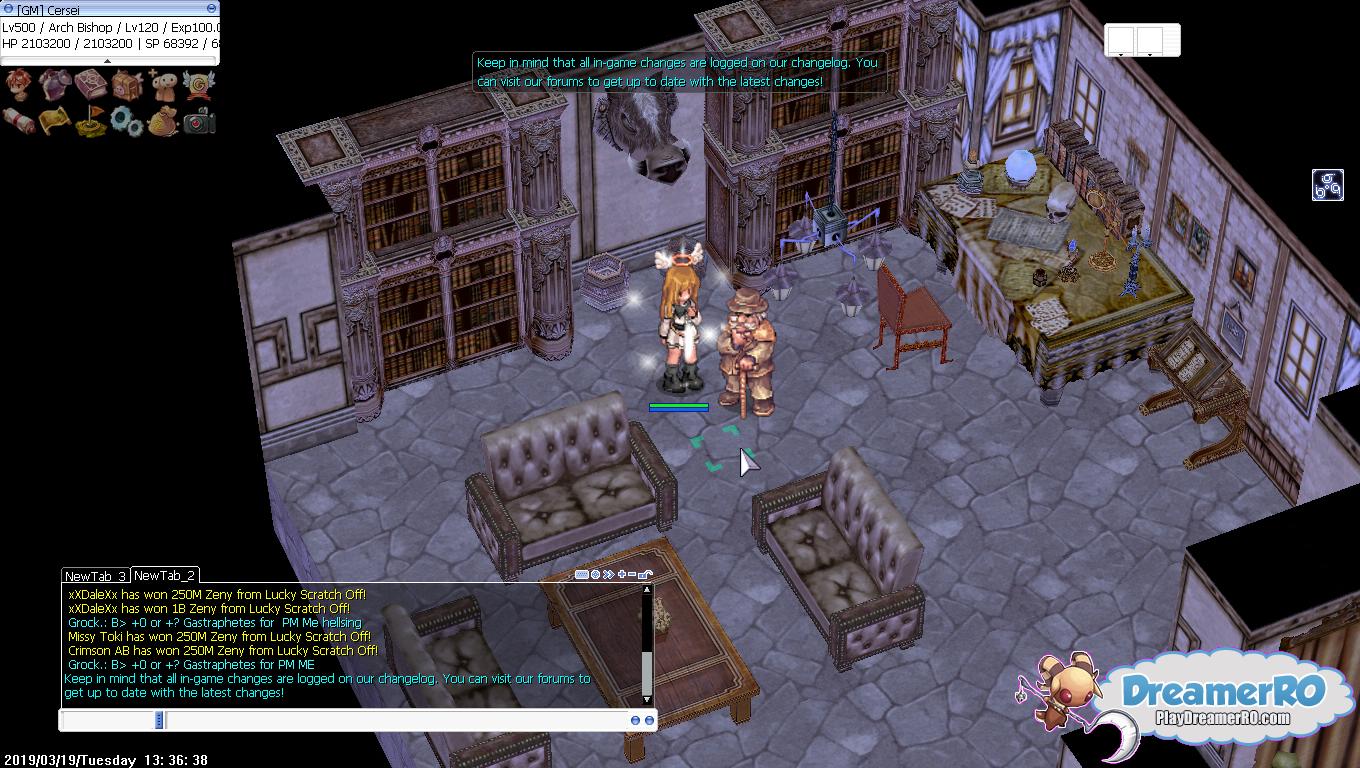This screenshot has height=768, width=1360.
Task: Open options via the gears icon
Action: tap(127, 121)
